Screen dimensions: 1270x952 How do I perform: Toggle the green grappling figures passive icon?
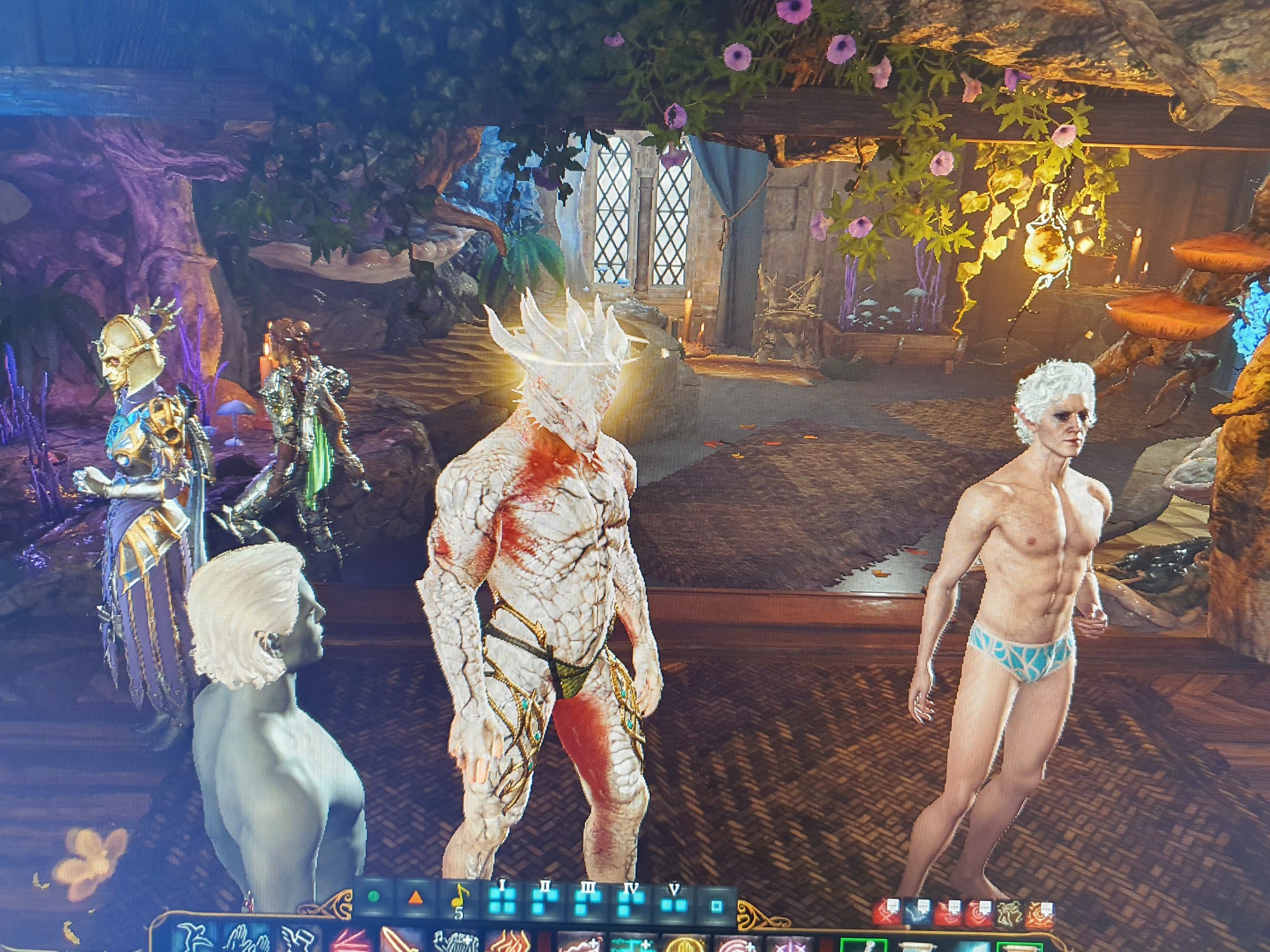click(1009, 915)
